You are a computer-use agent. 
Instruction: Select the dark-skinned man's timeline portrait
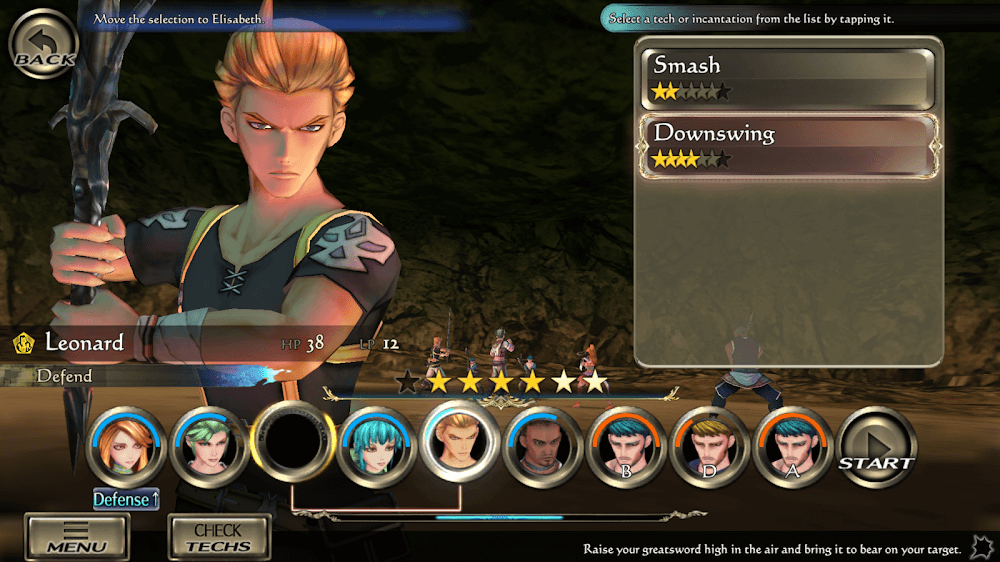543,447
